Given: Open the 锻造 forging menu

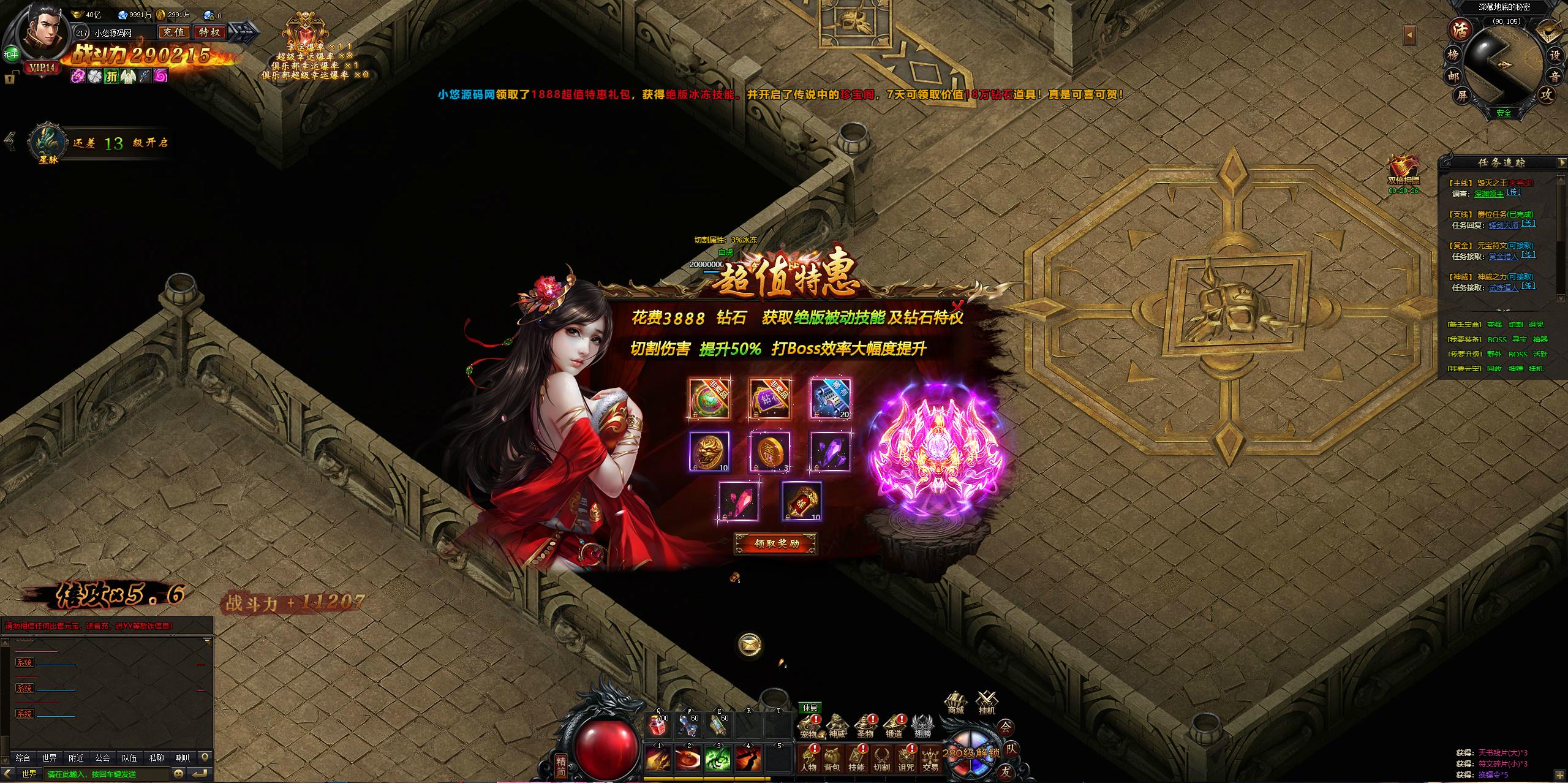Looking at the screenshot, I should (894, 725).
